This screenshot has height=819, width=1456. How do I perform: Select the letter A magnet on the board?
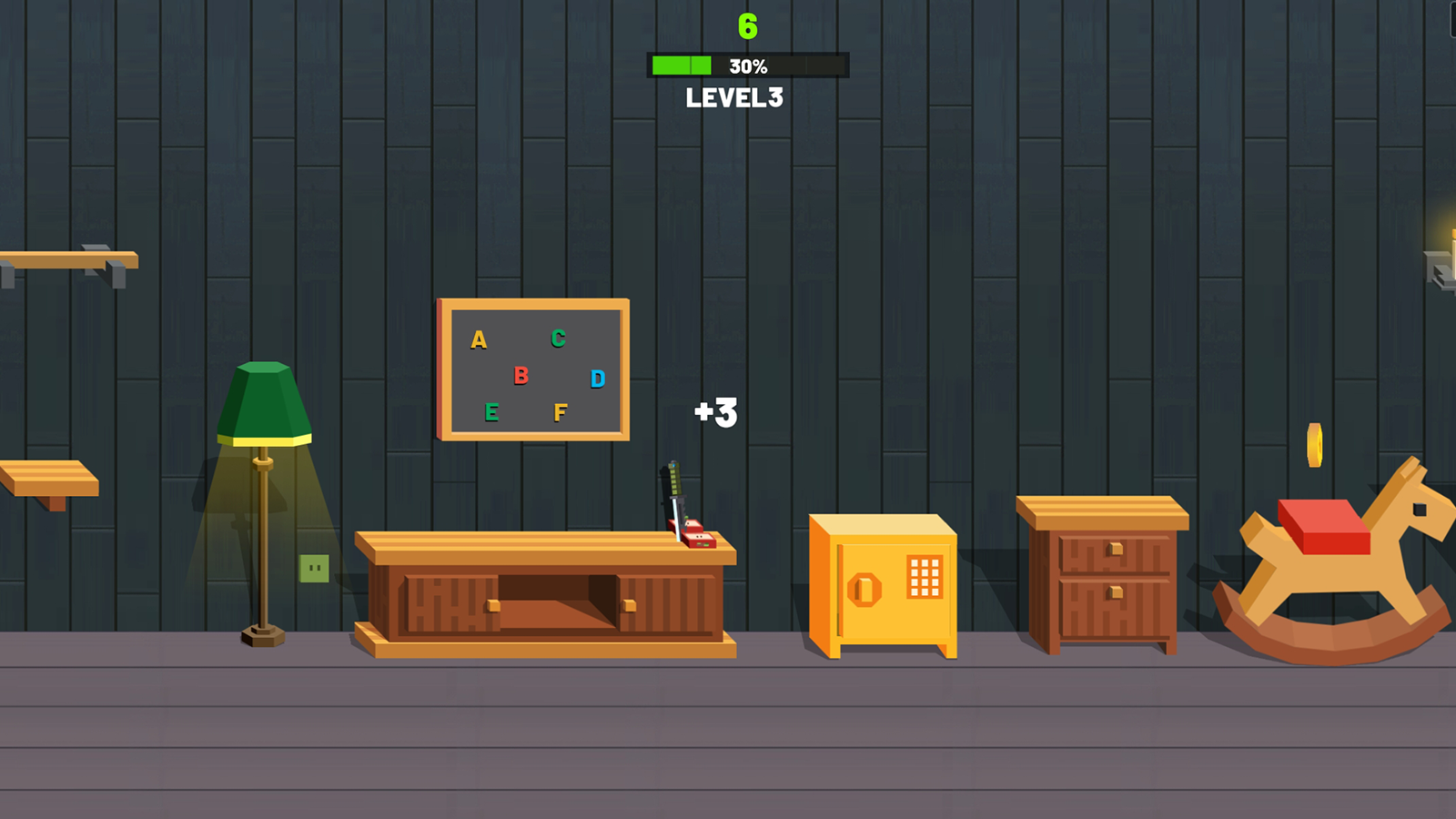click(477, 339)
